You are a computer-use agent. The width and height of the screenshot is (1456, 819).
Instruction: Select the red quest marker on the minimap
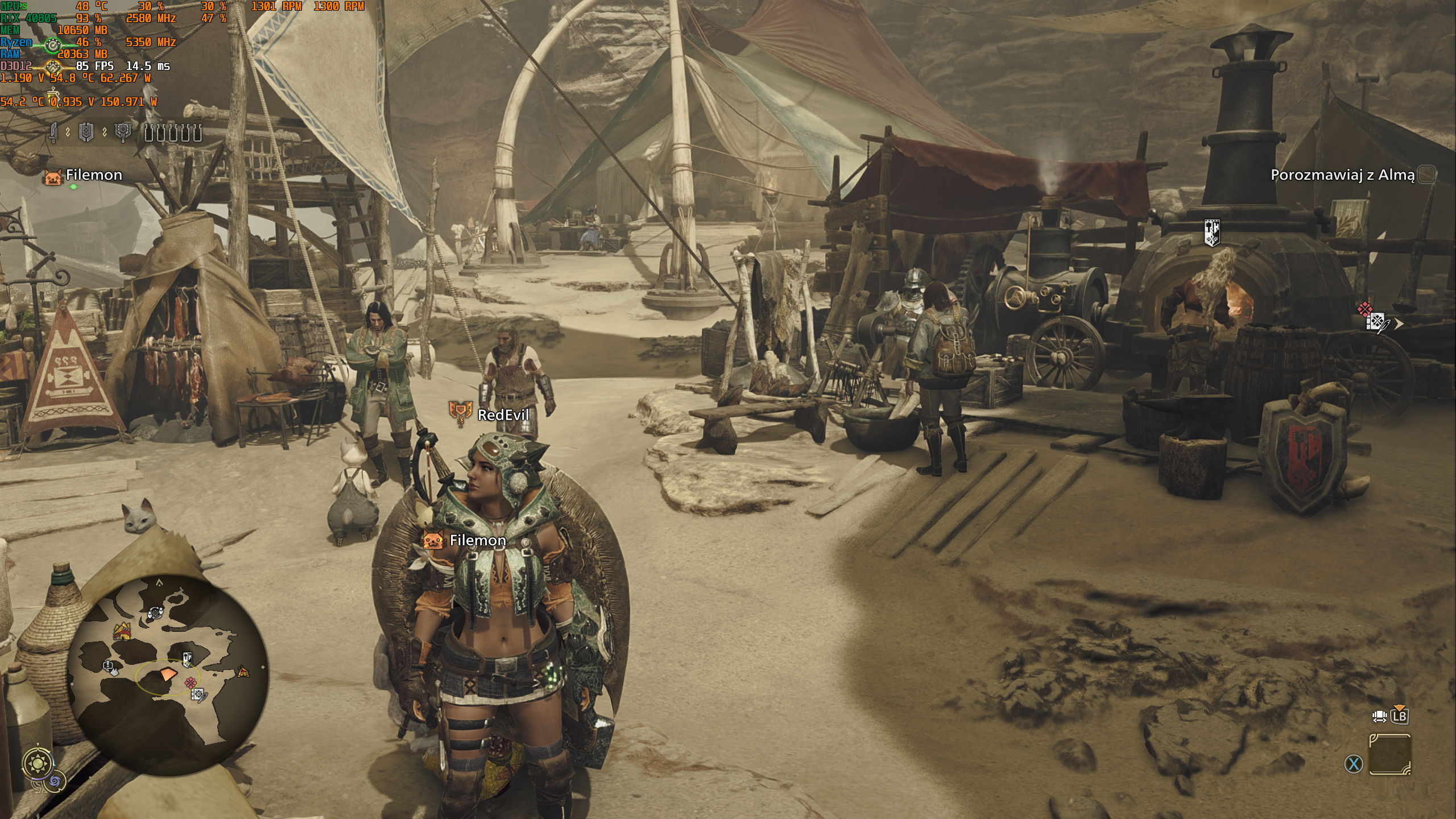click(x=191, y=683)
